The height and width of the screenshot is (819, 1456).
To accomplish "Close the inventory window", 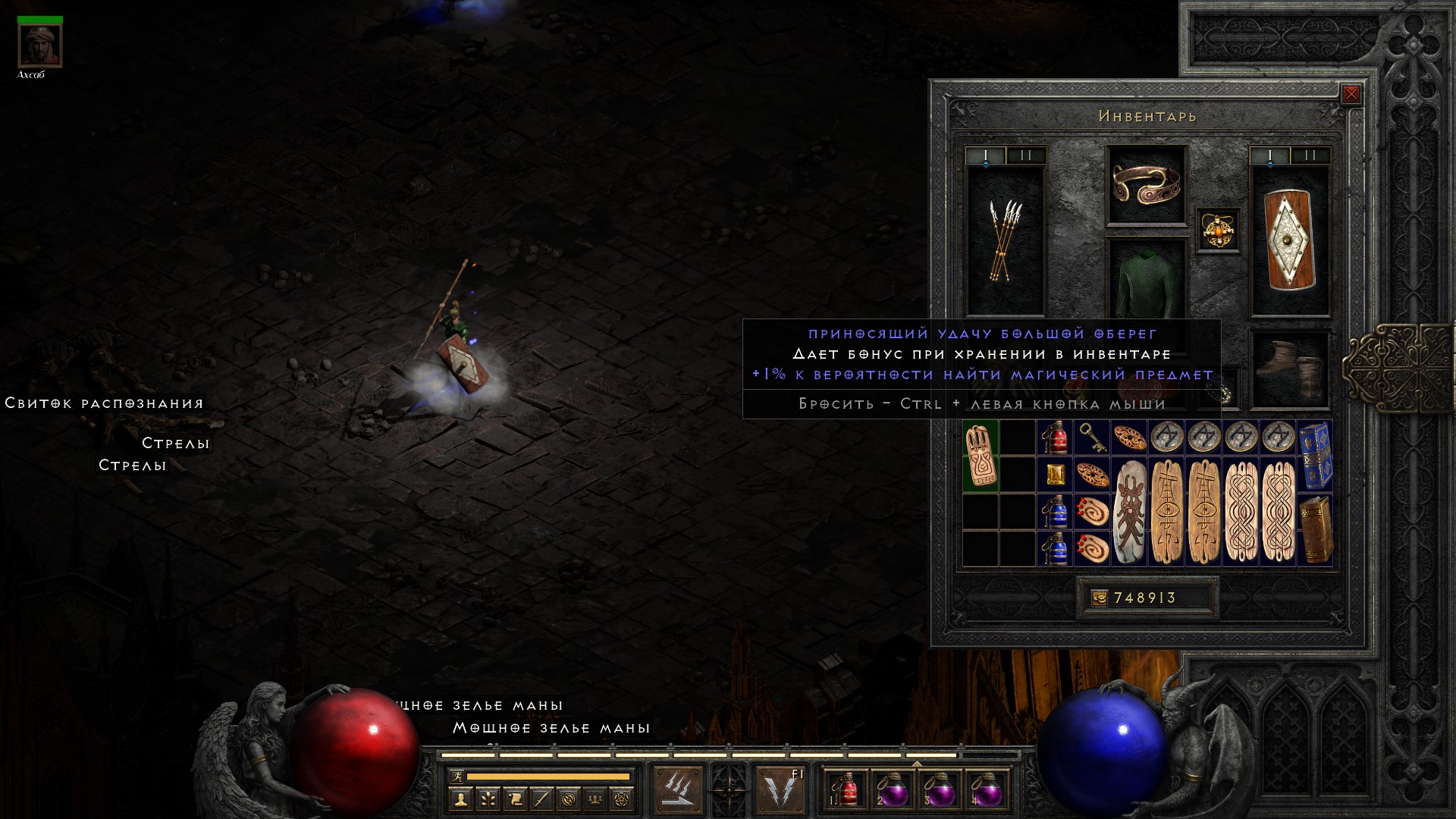I will (1351, 94).
